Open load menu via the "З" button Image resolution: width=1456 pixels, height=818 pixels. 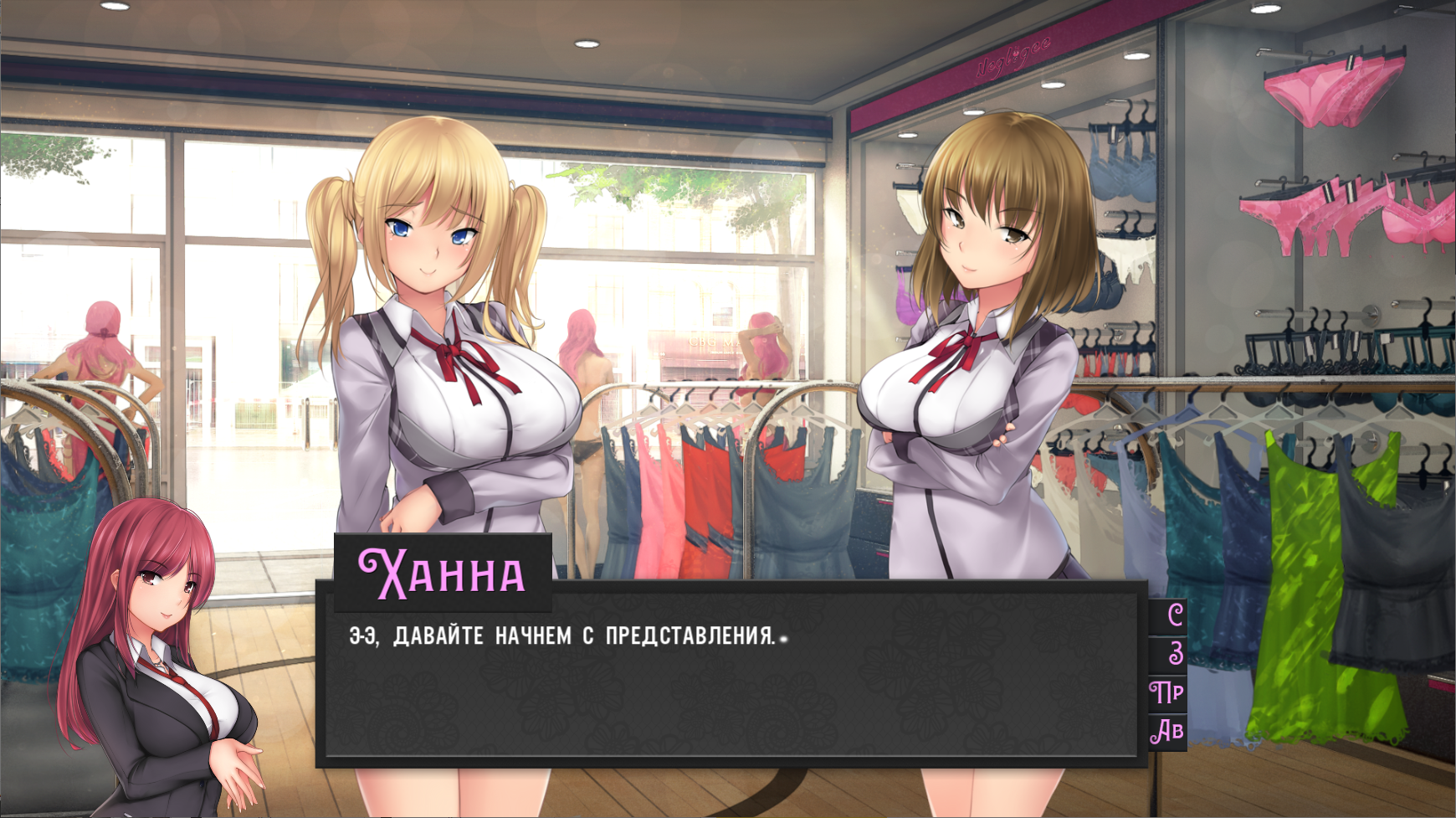[x=1169, y=653]
